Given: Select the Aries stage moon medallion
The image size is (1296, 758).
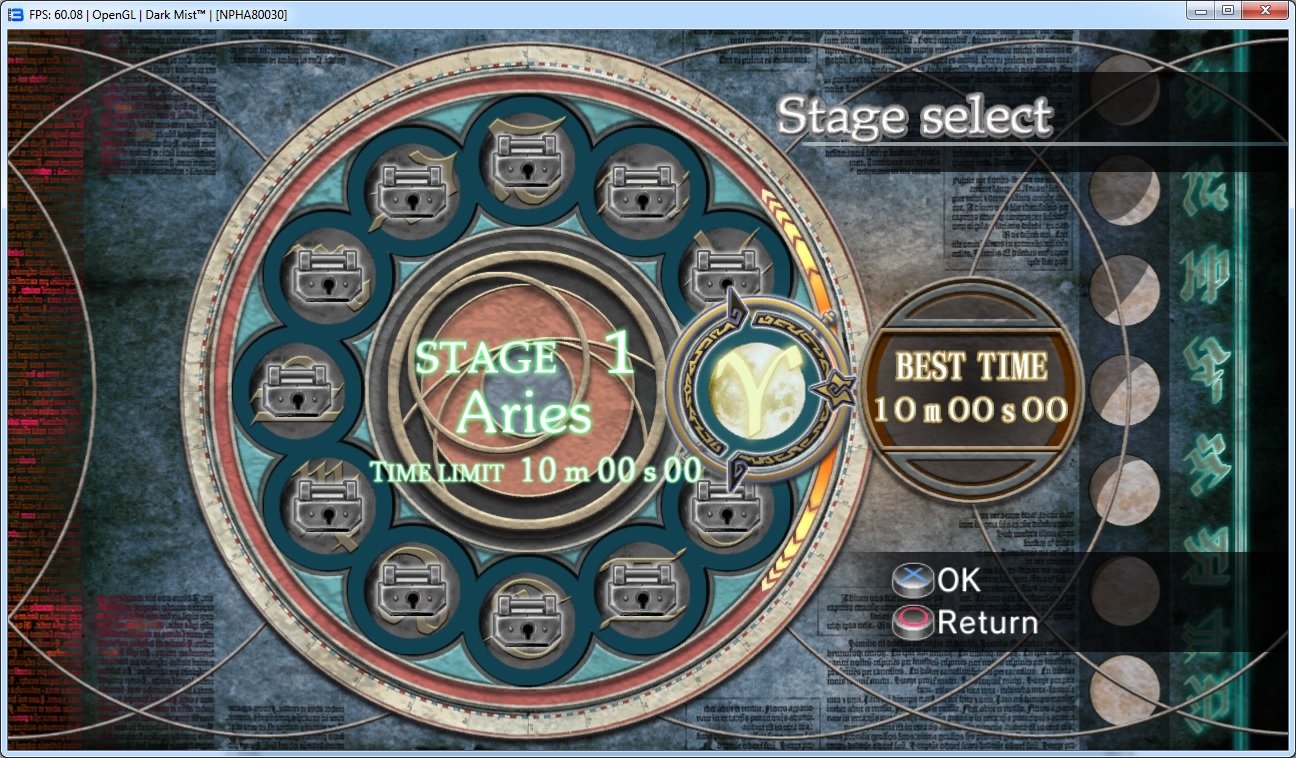Looking at the screenshot, I should tap(757, 391).
